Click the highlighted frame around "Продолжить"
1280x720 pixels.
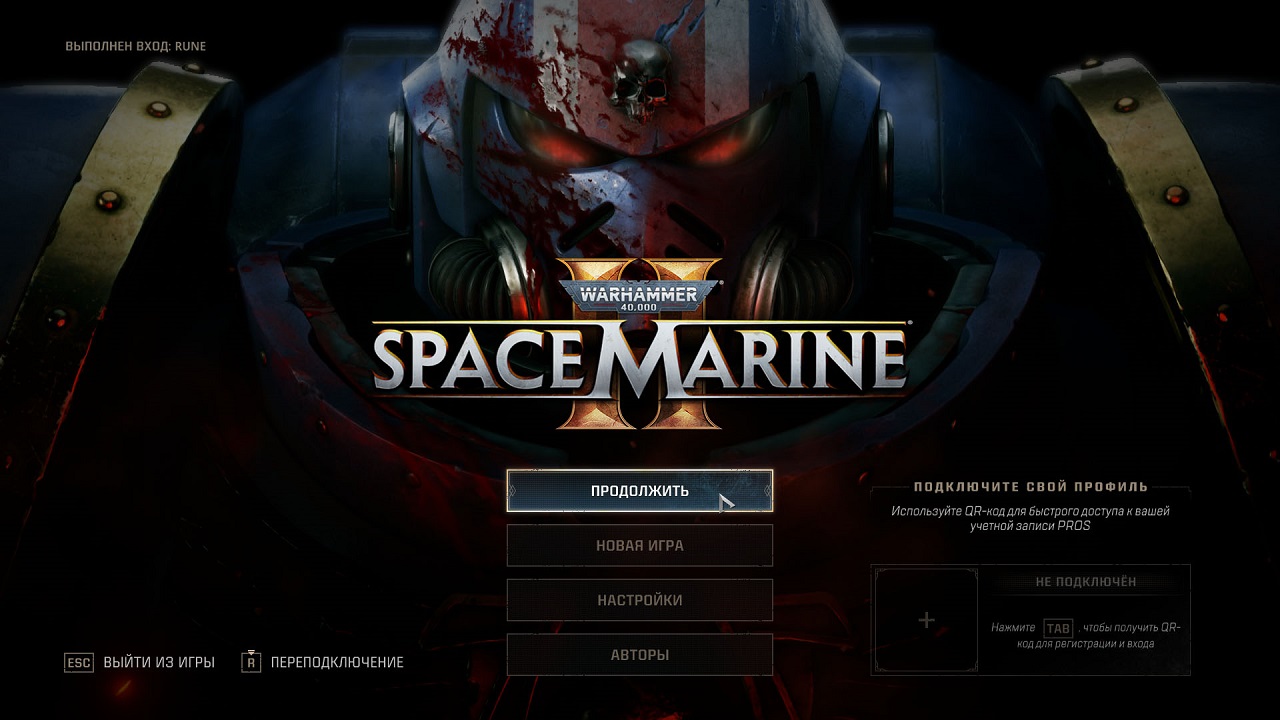coord(640,490)
